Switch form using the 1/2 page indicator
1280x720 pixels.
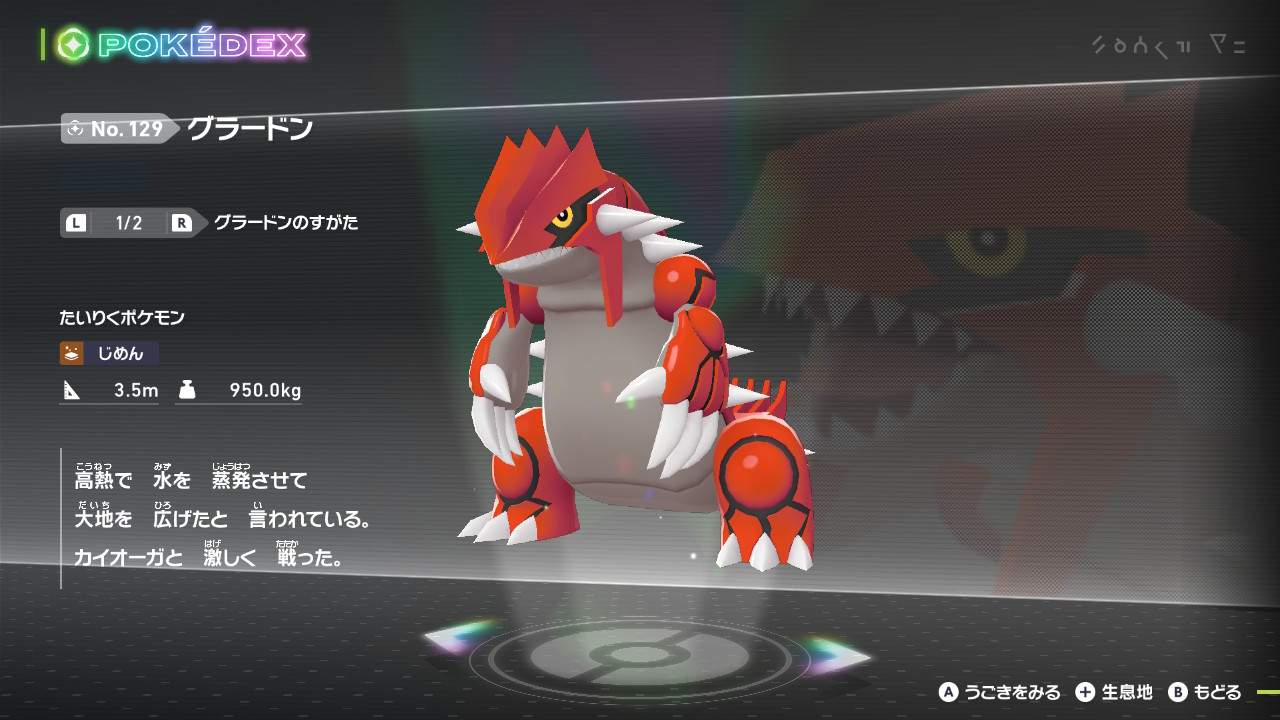(x=127, y=223)
